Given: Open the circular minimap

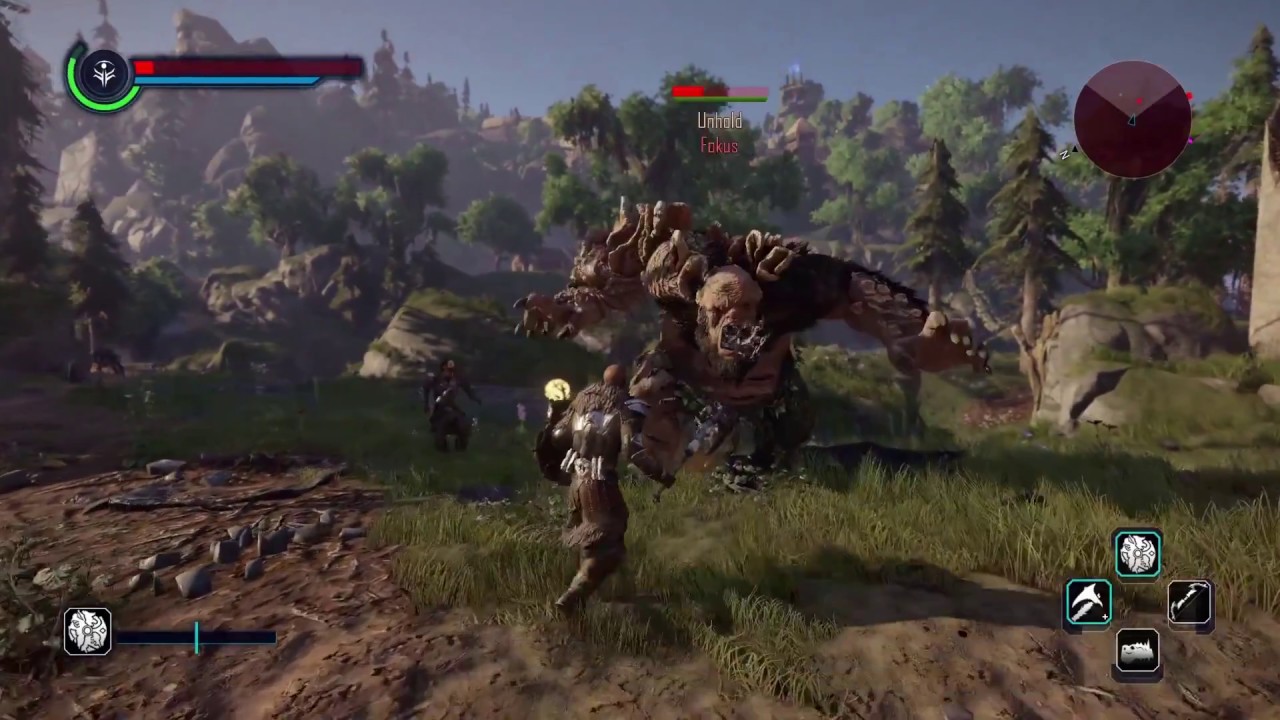Looking at the screenshot, I should tap(1132, 119).
